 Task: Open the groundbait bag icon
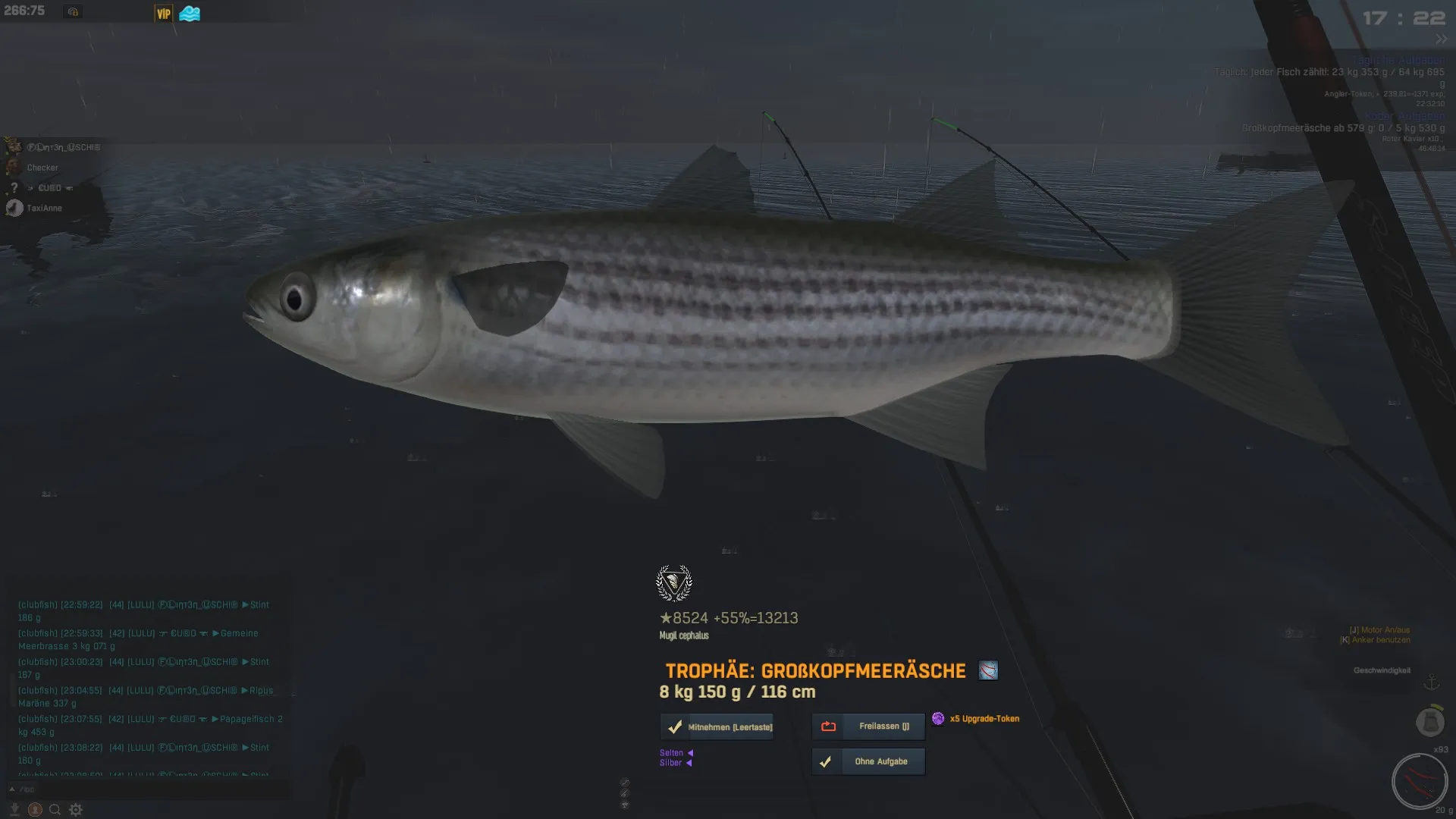[1430, 720]
